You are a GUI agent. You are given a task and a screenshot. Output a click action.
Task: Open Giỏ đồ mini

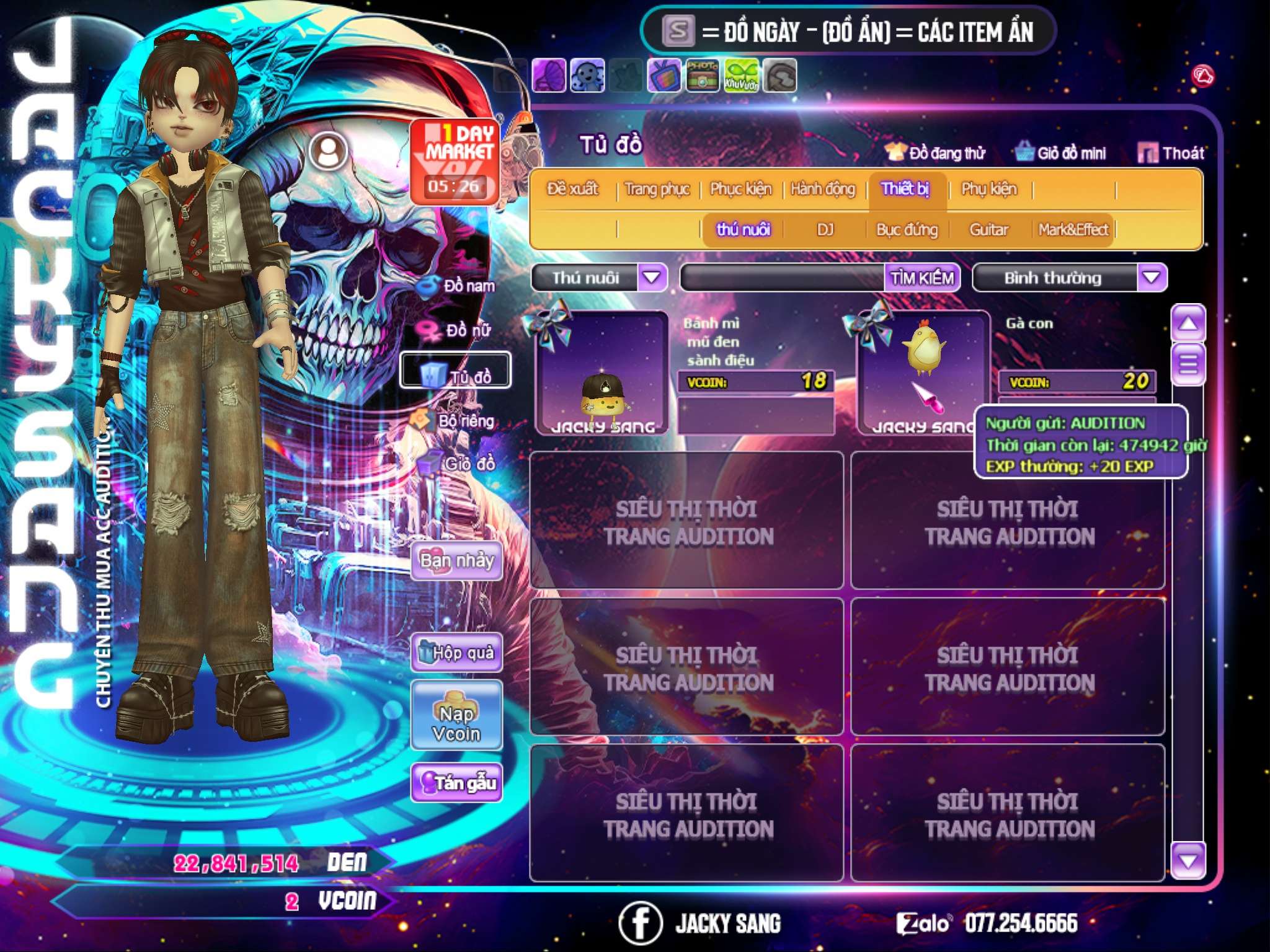[x=1060, y=152]
